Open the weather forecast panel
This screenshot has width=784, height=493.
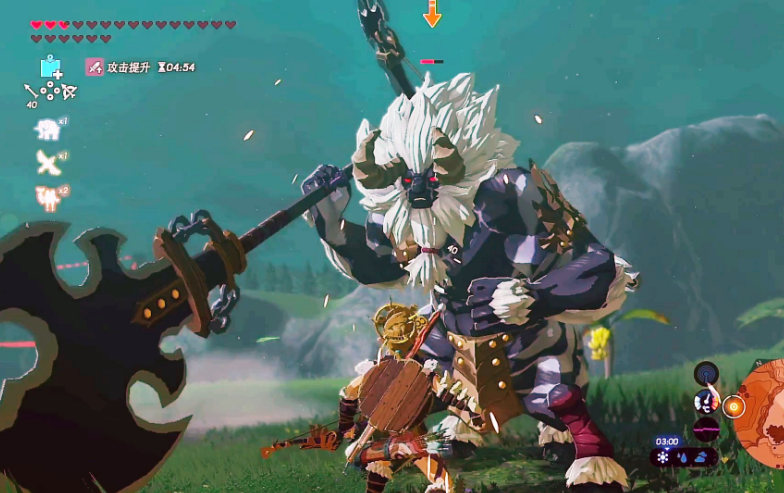pos(683,456)
